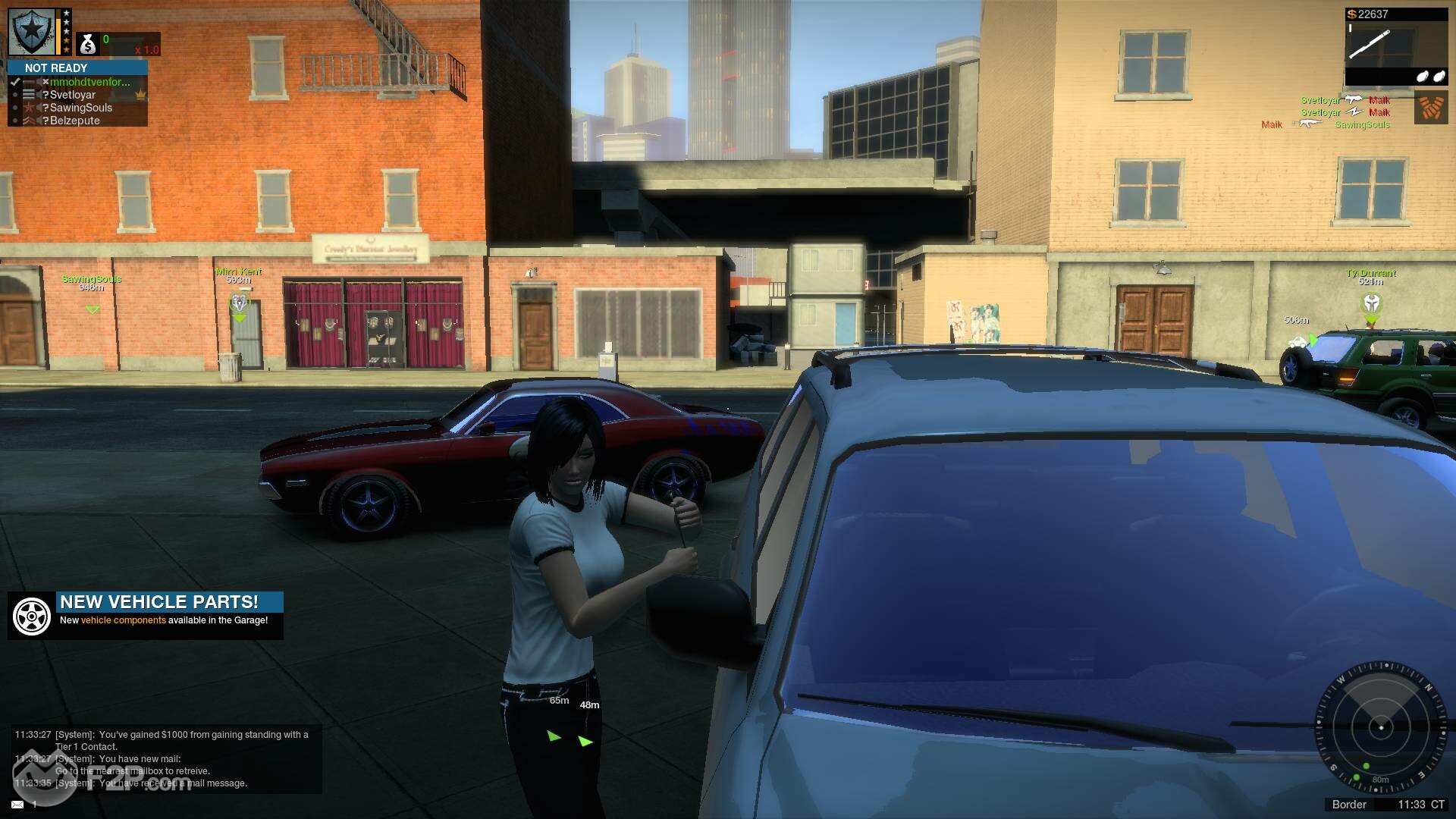Follow the orange 'vehicle components' link
The width and height of the screenshot is (1456, 819).
coord(123,620)
